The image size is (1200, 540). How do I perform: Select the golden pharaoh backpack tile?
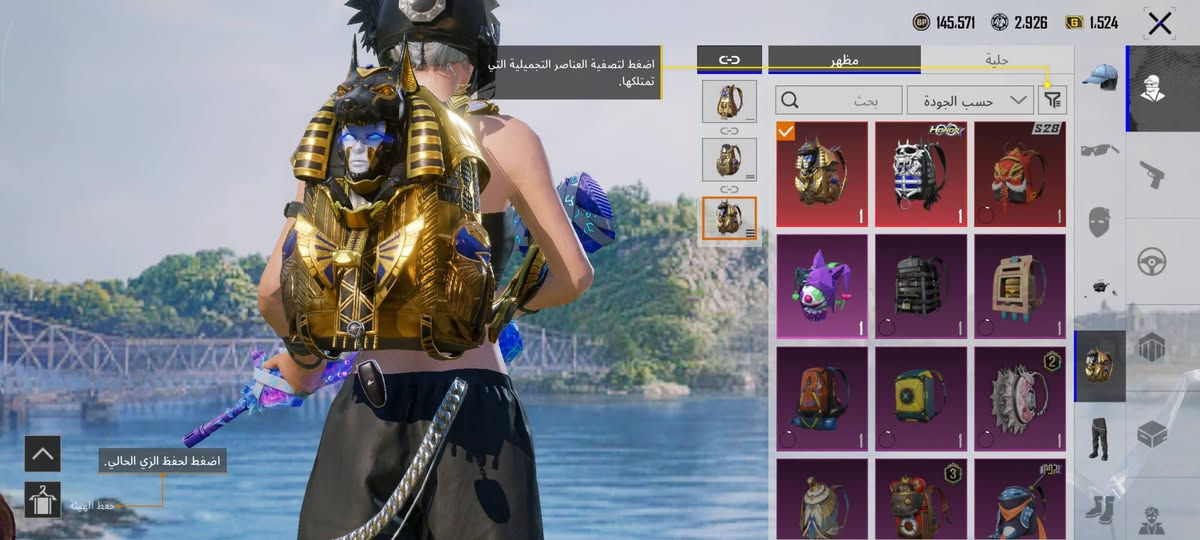pos(821,174)
